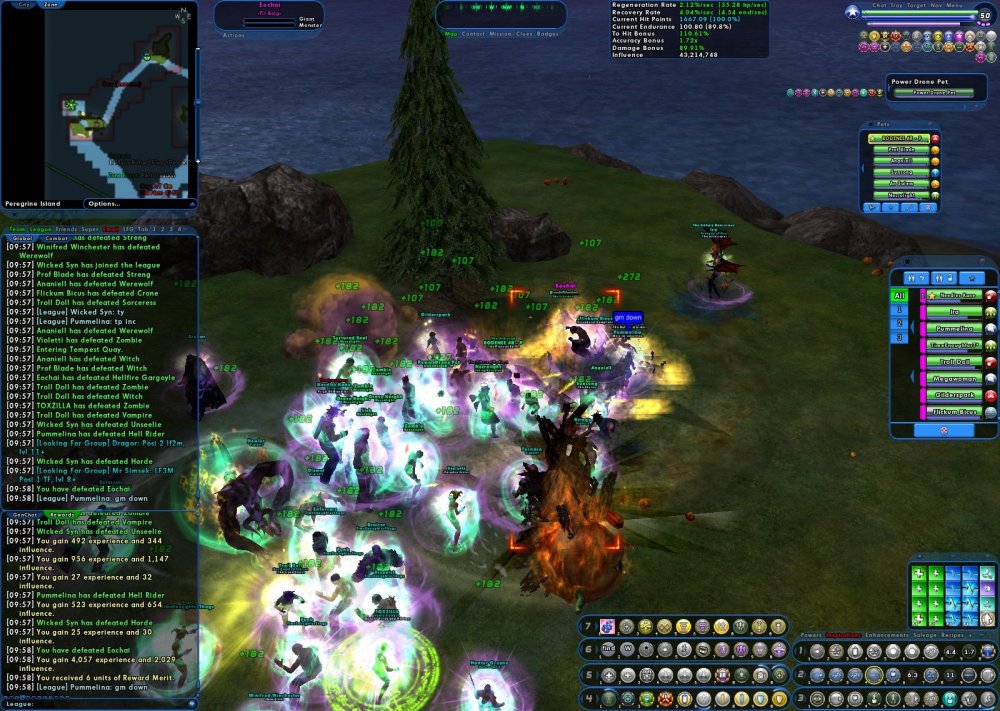The image size is (1000, 711).
Task: Switch chat to the League tab
Action: (44, 229)
